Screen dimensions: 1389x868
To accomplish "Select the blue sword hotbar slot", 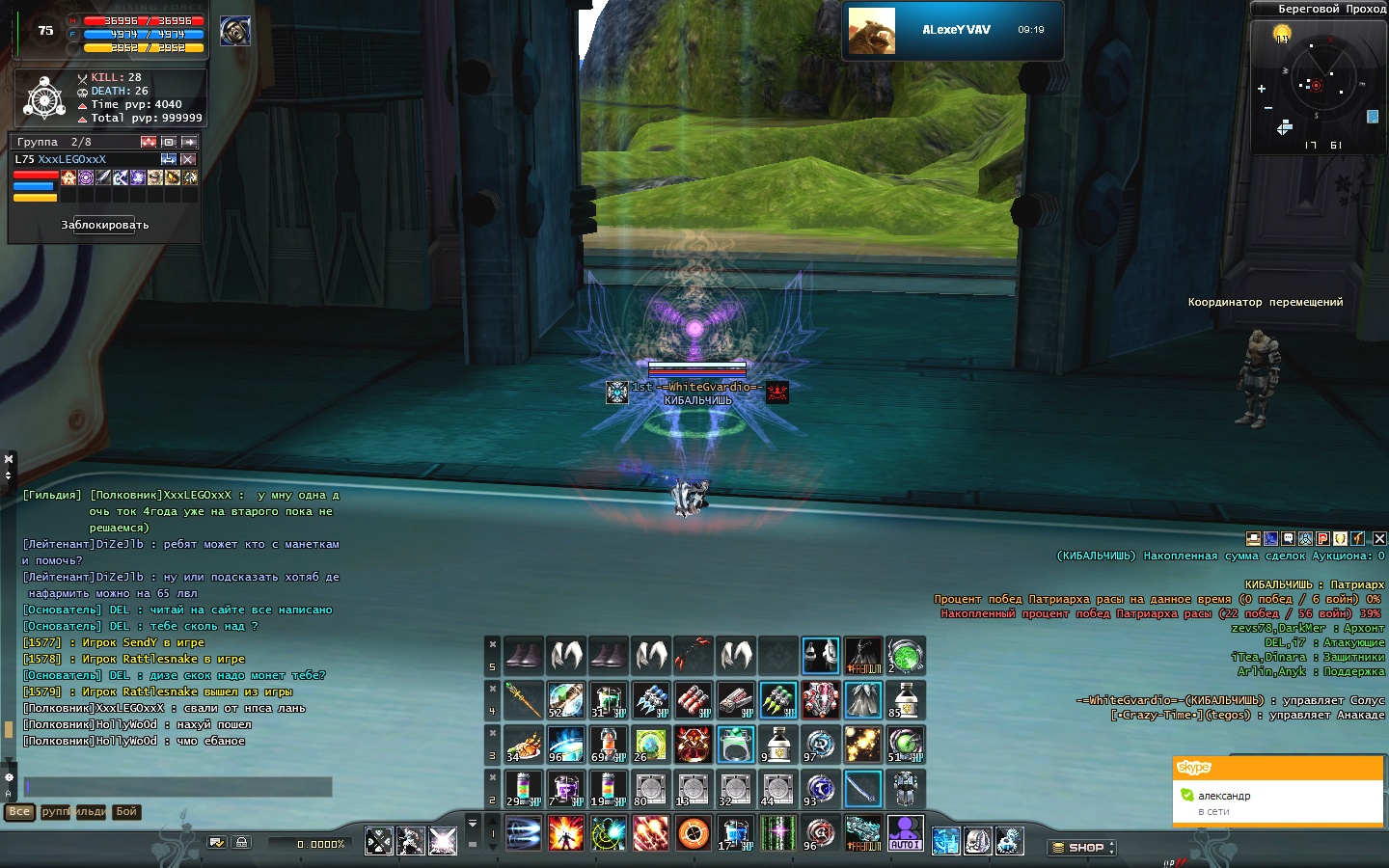I will 862,789.
